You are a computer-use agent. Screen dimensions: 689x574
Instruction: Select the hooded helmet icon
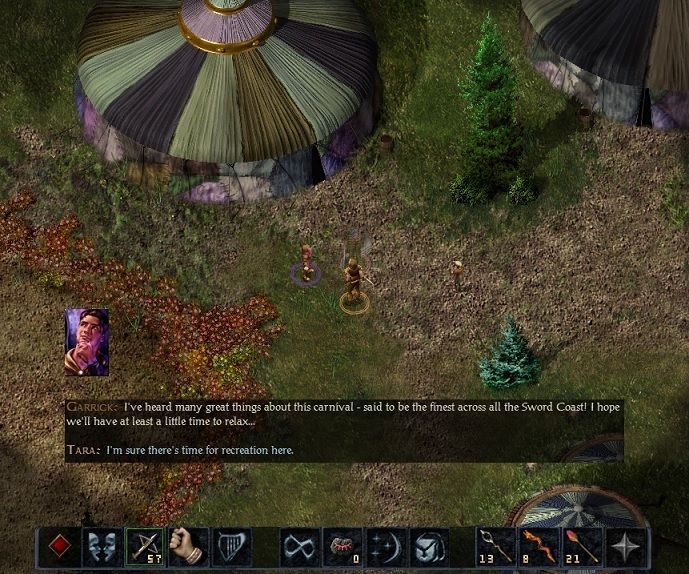[x=428, y=547]
